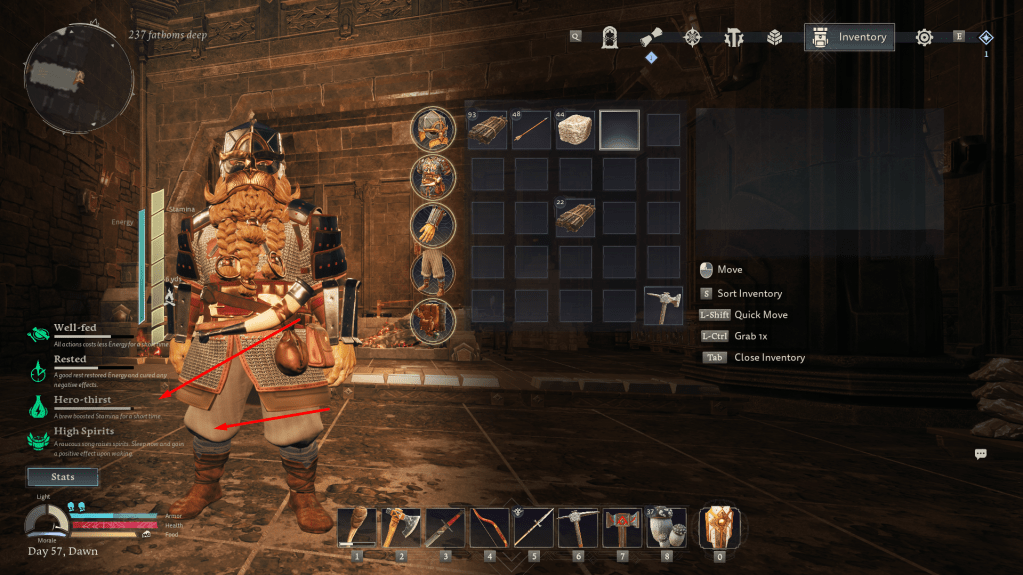
Task: Select the stack of 93 wood
Action: (487, 130)
